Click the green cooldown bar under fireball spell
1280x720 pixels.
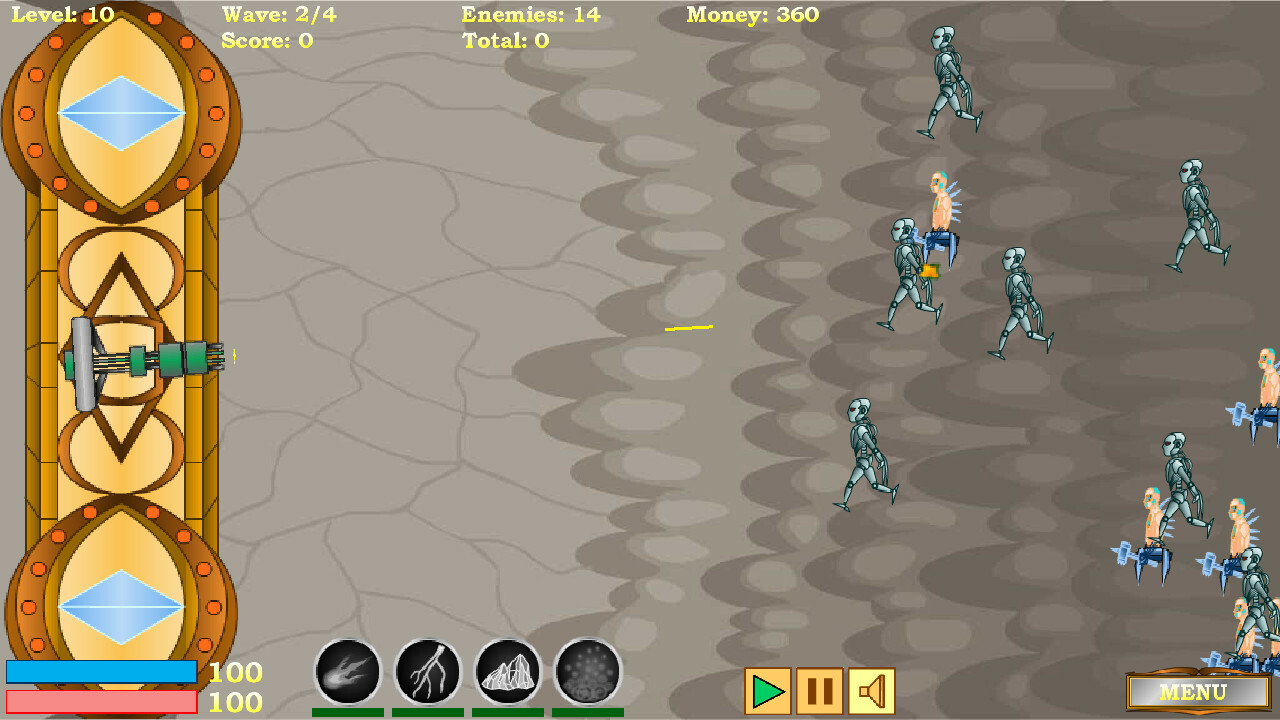click(x=347, y=713)
